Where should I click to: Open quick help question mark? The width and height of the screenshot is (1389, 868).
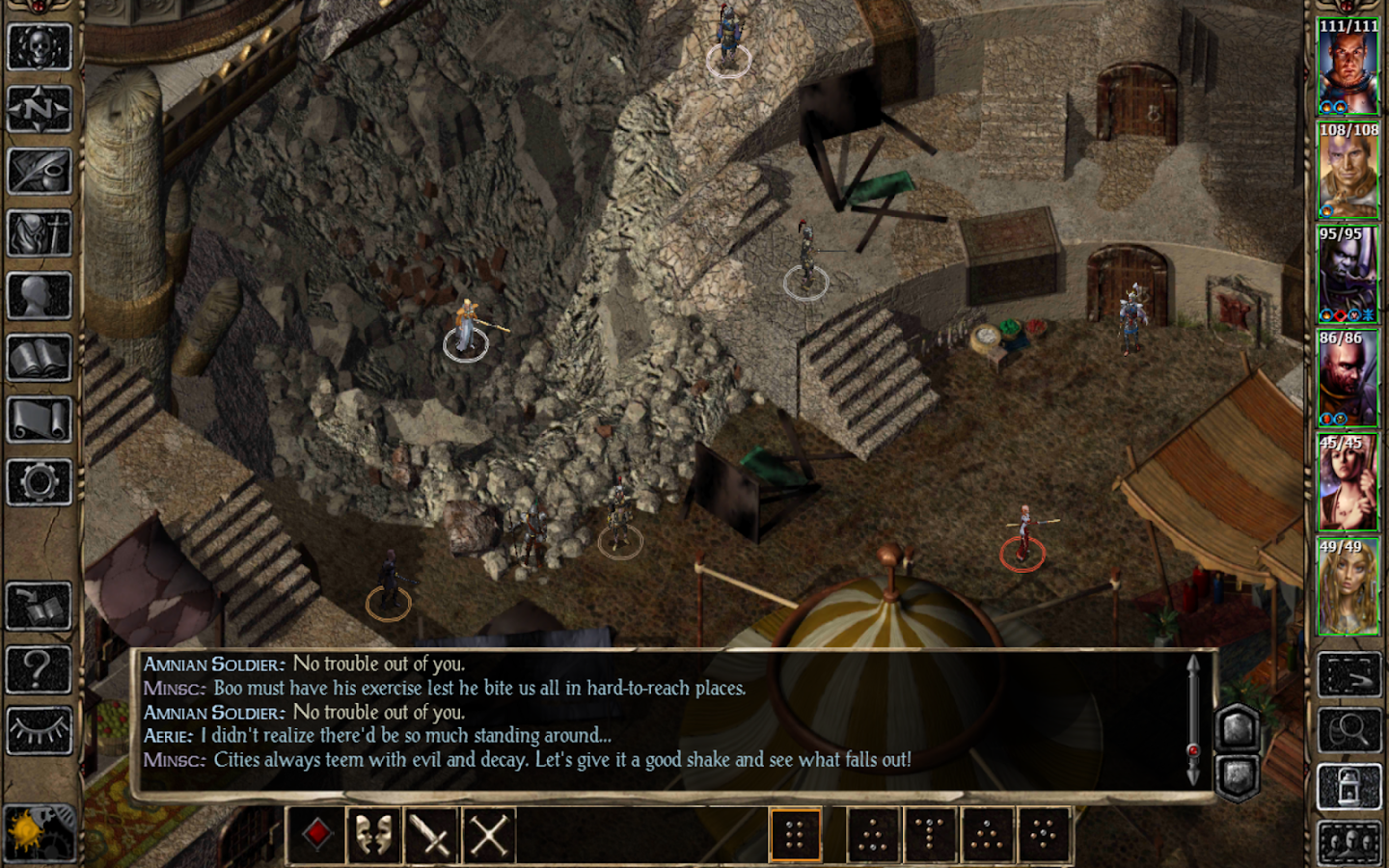(x=39, y=667)
